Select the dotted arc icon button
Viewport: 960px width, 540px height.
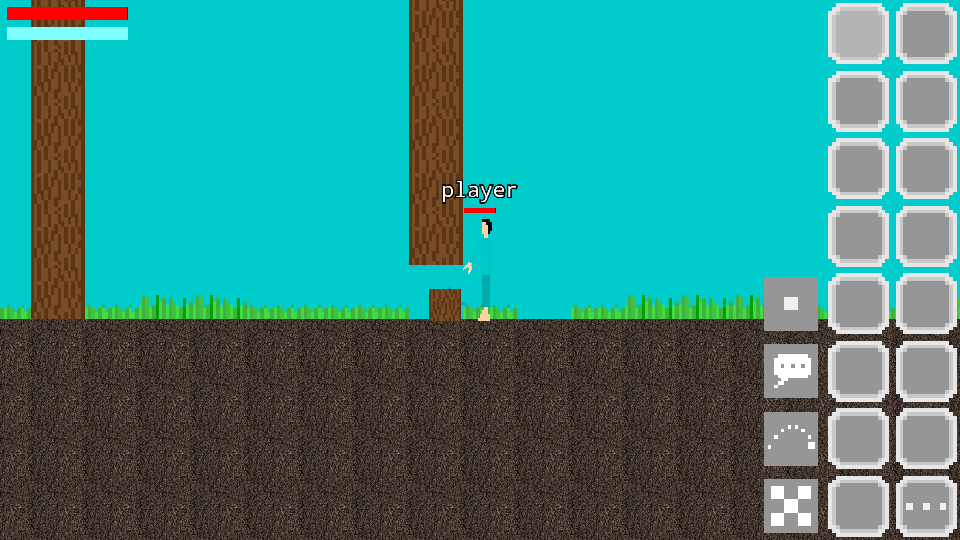click(x=791, y=439)
